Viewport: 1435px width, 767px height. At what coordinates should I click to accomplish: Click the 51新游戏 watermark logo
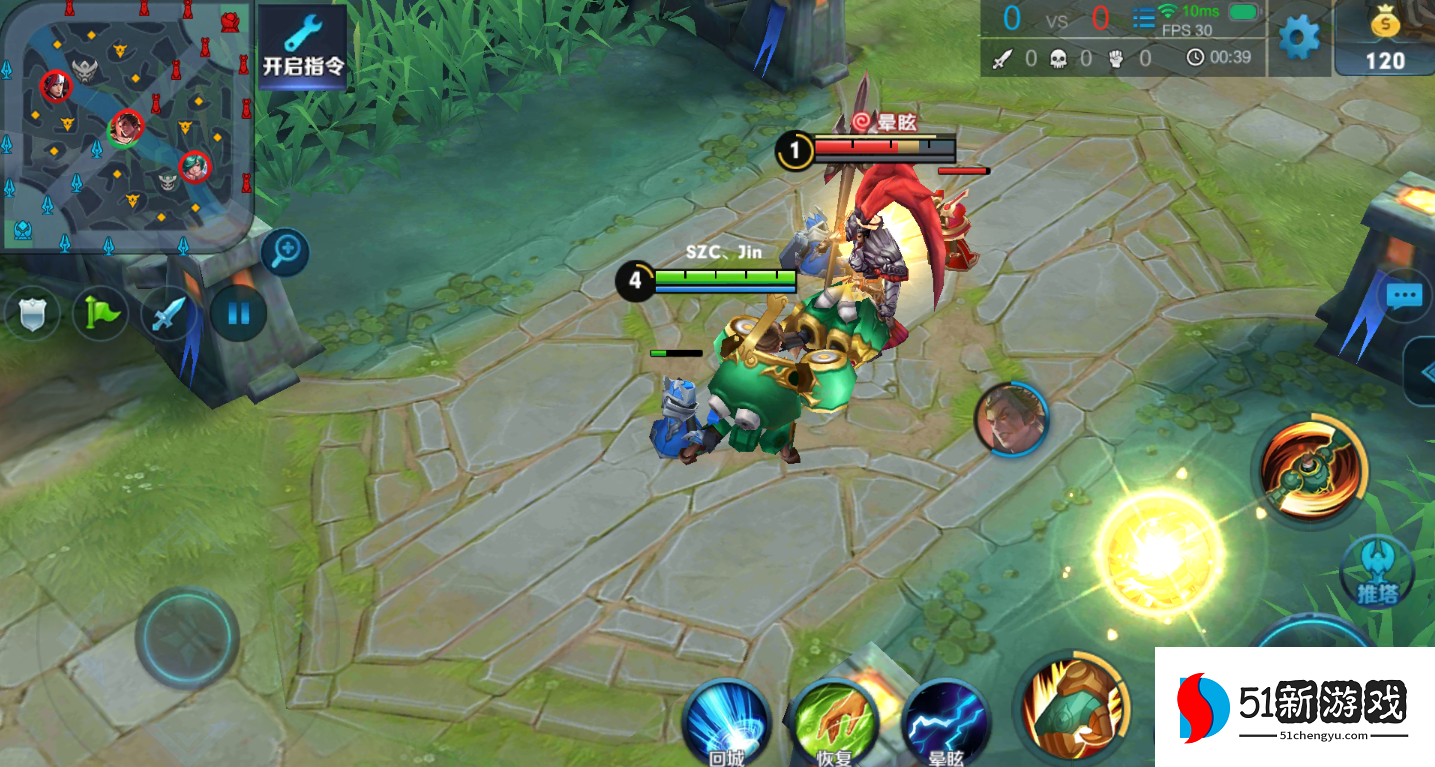[1294, 707]
